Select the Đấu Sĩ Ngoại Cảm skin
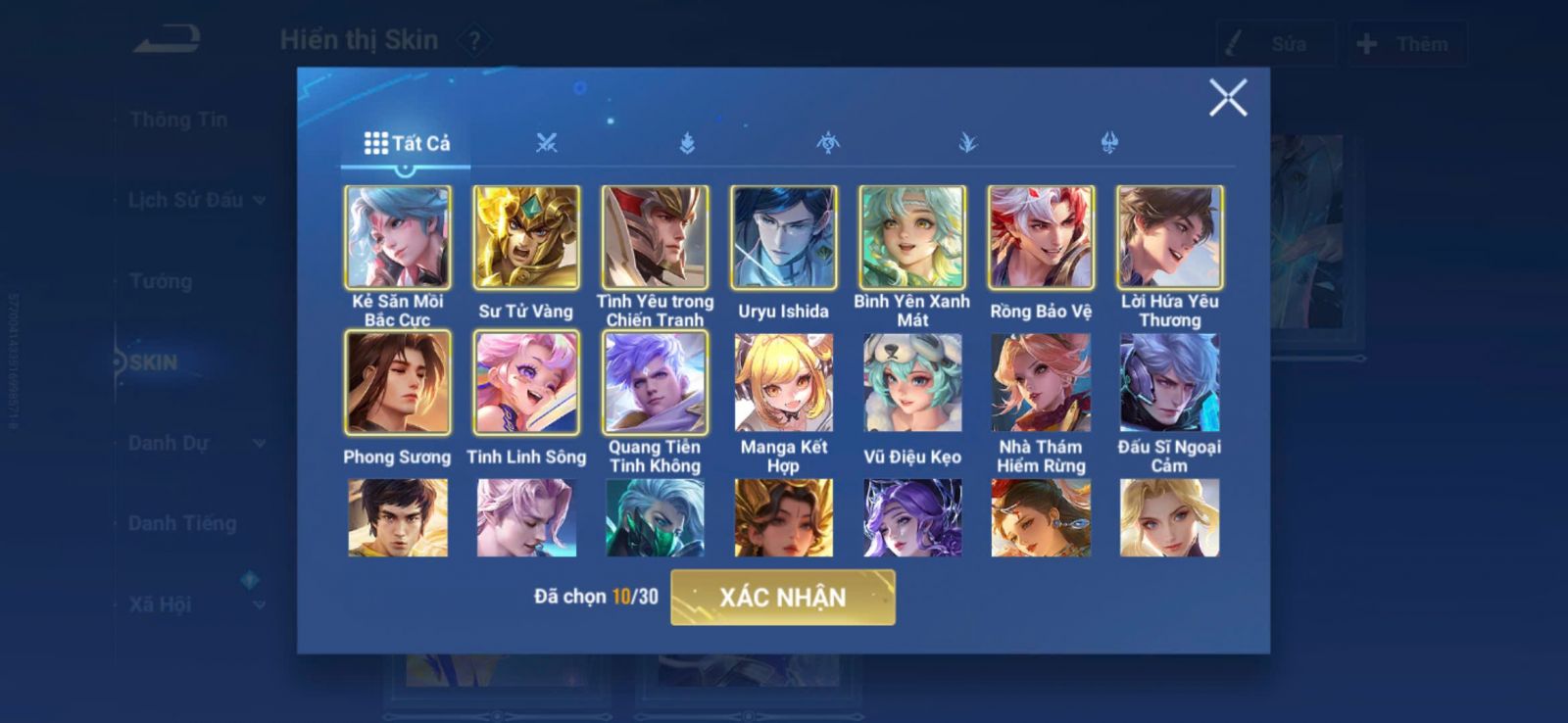 1169,382
